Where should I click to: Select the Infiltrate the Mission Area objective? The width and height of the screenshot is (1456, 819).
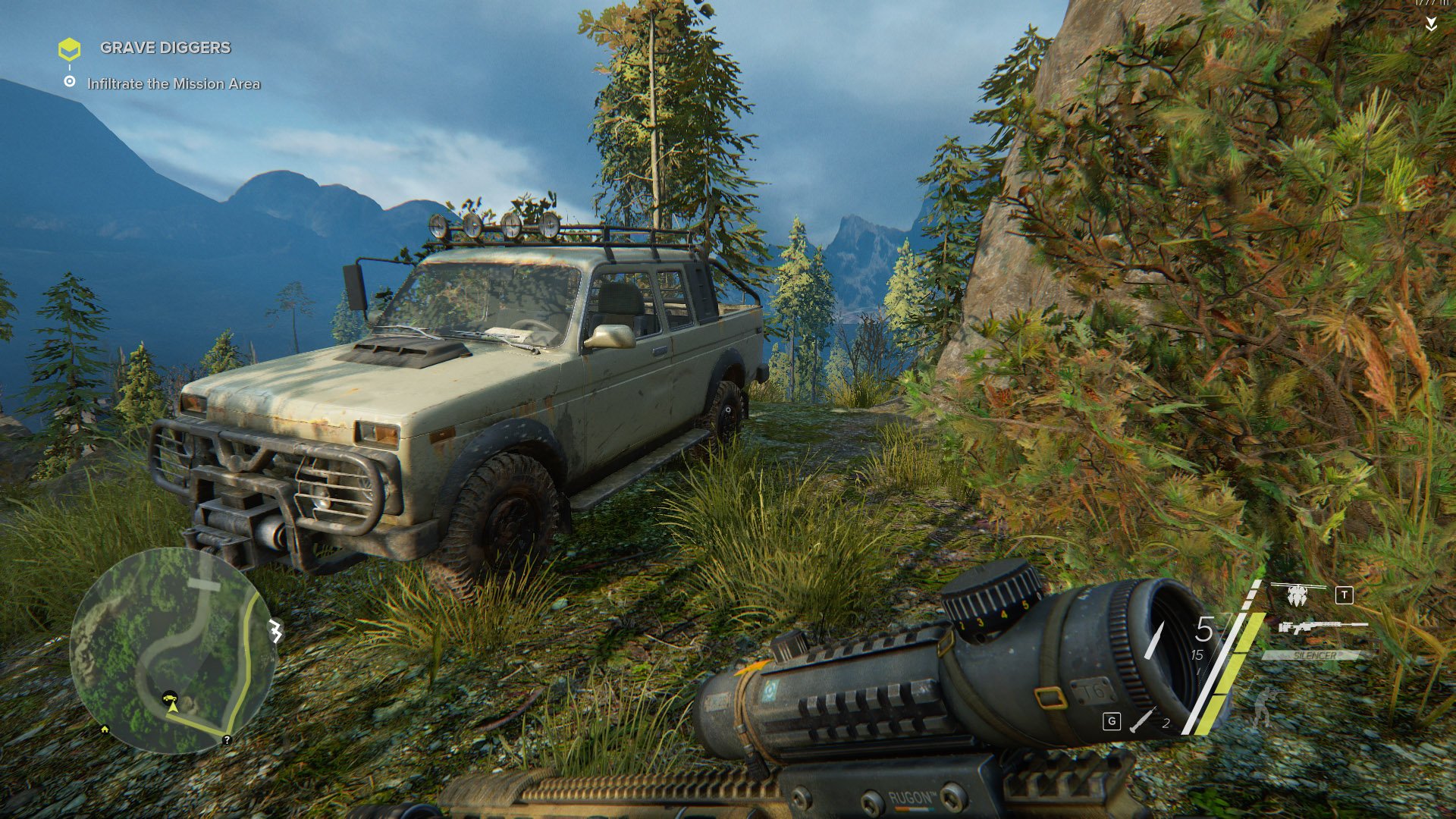pyautogui.click(x=173, y=84)
